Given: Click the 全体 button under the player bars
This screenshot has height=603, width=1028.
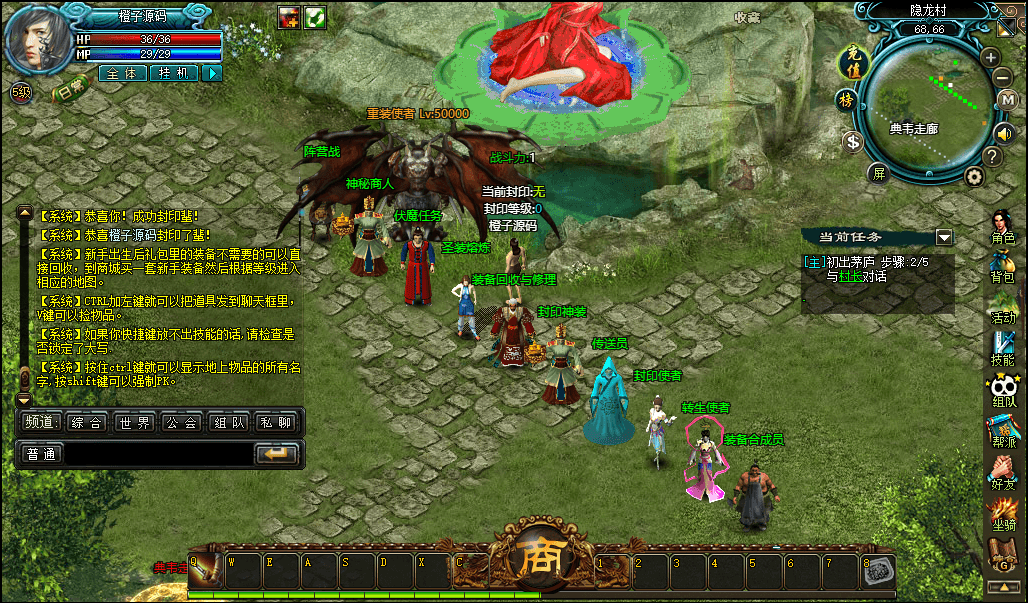Looking at the screenshot, I should point(122,73).
